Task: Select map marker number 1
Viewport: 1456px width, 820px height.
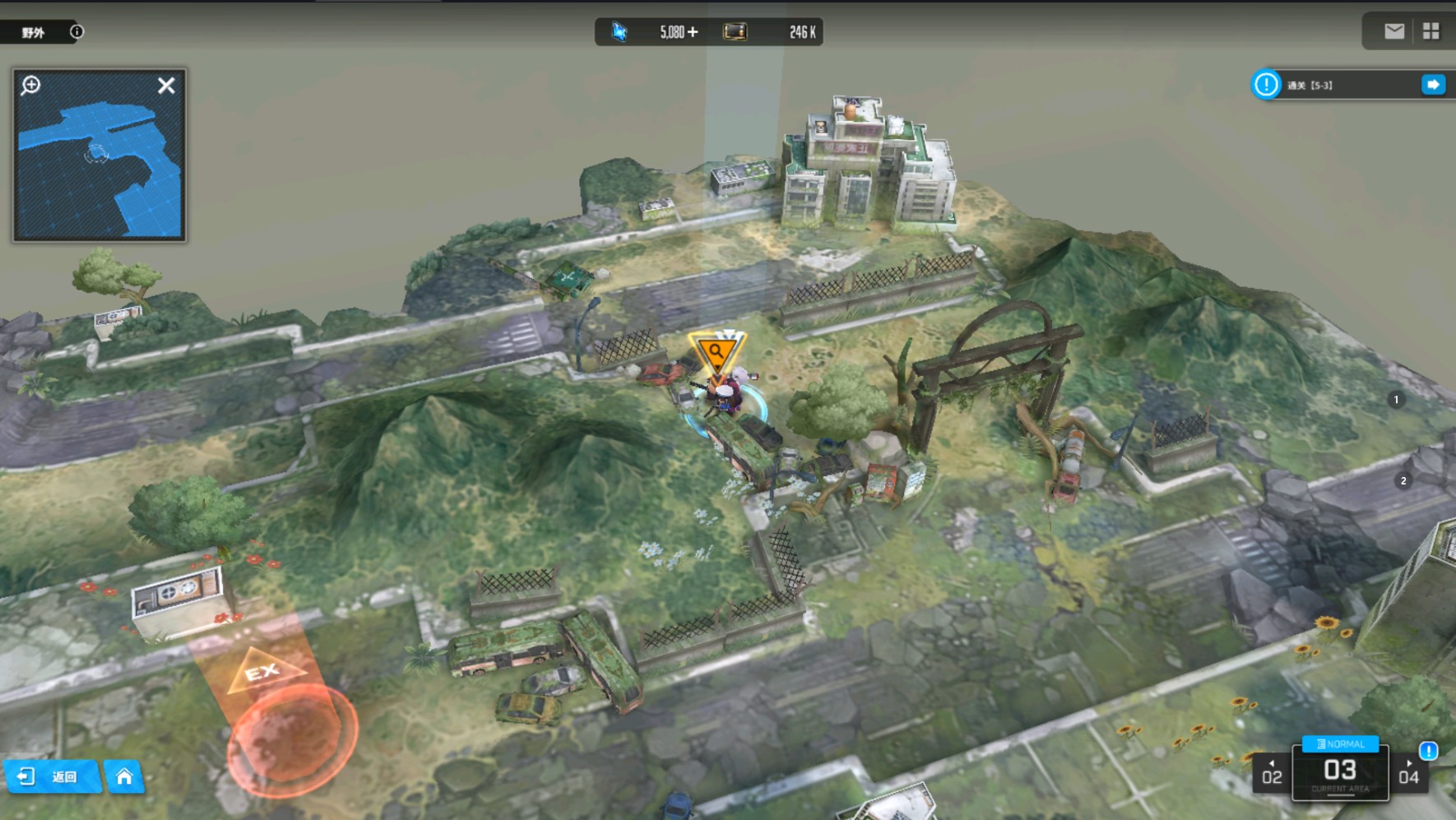Action: (1396, 400)
